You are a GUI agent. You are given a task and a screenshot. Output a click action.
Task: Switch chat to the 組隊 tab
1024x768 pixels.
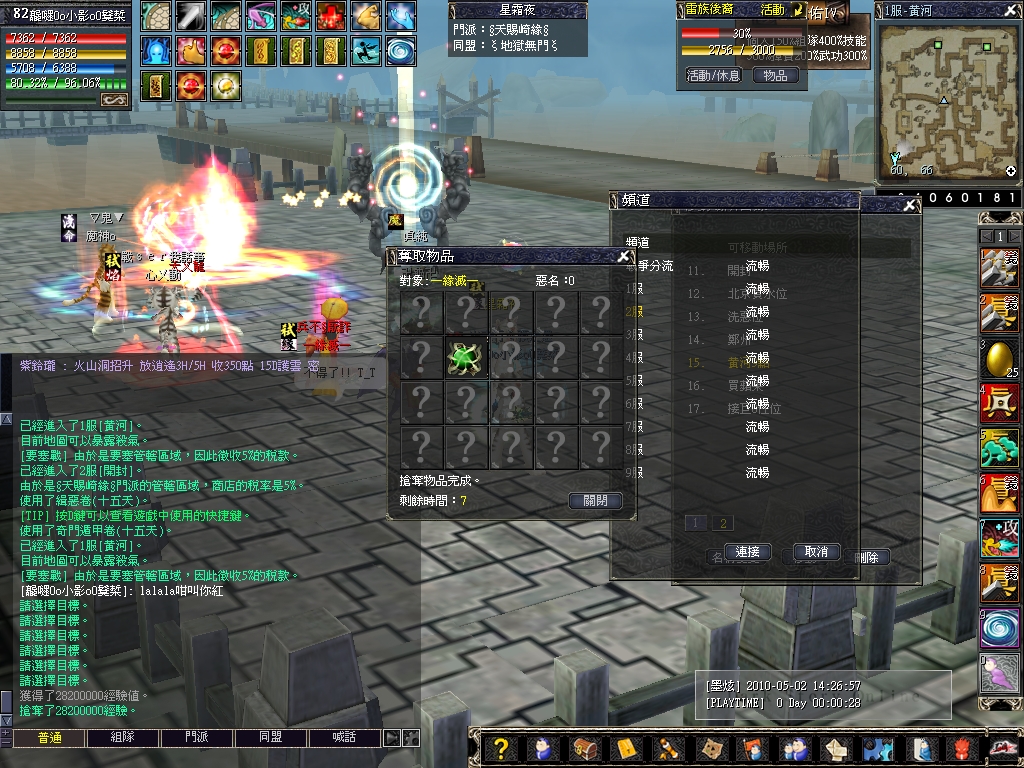(x=123, y=738)
